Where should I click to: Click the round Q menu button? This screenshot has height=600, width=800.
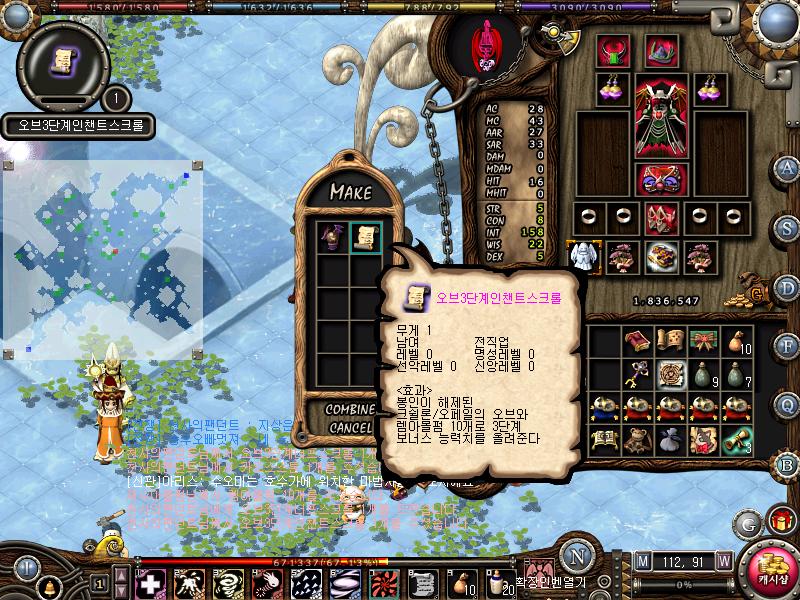[x=787, y=405]
